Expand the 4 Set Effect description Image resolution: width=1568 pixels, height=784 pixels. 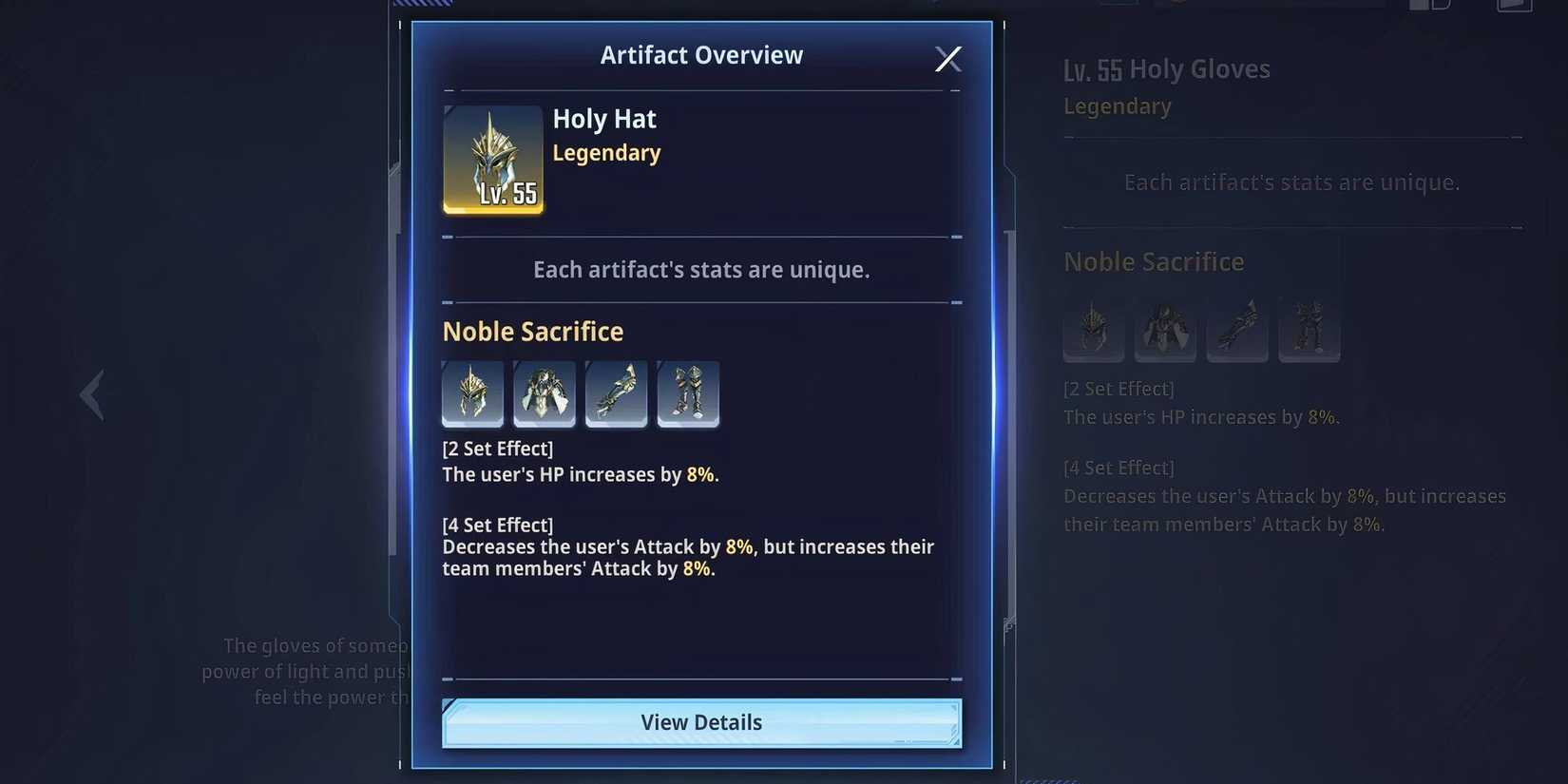[x=498, y=524]
